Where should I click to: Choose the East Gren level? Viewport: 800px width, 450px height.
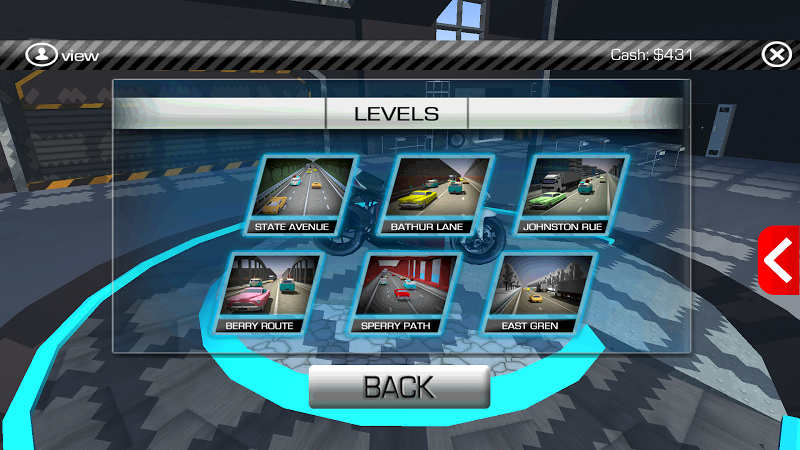[536, 291]
